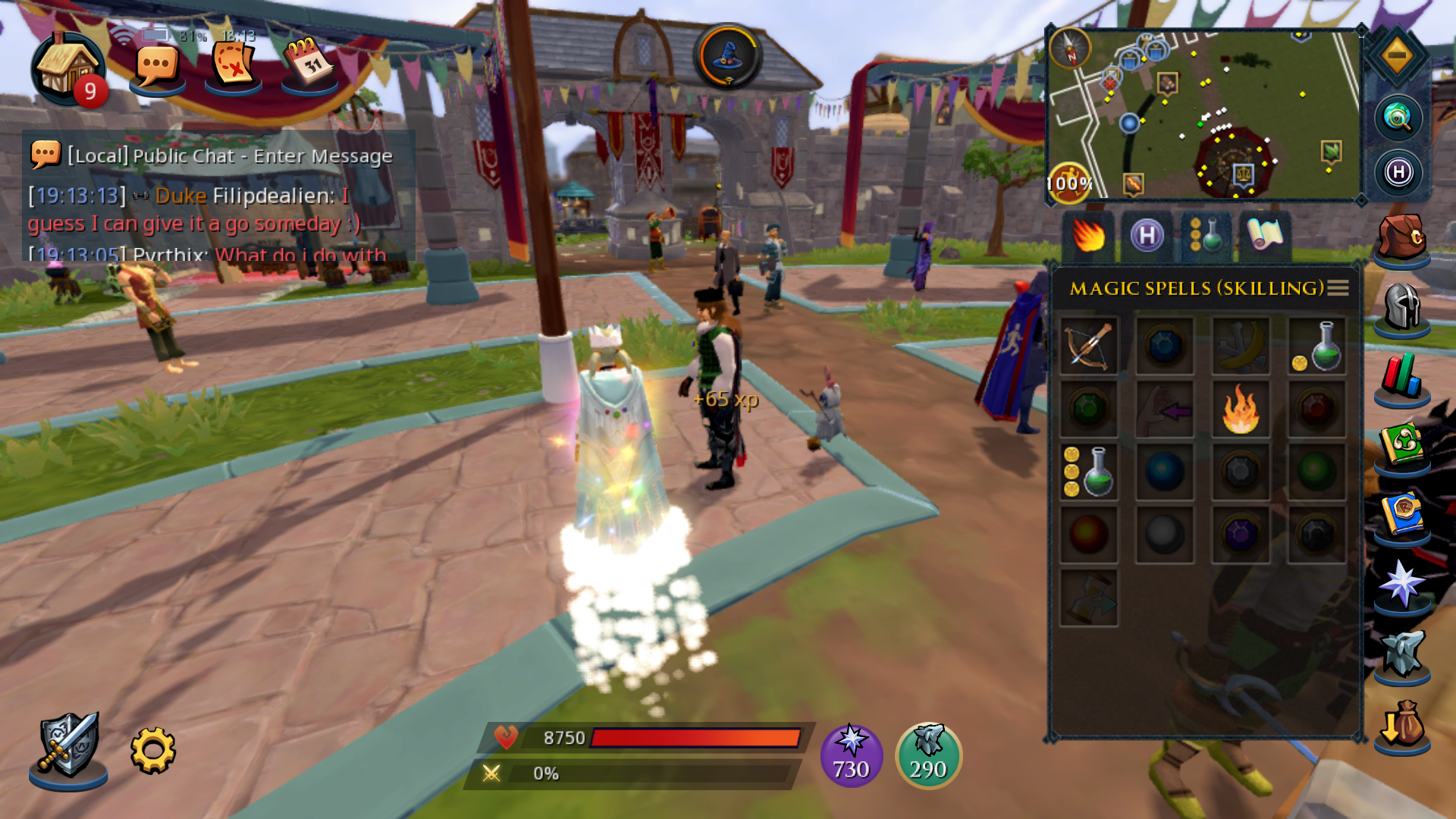Viewport: 1456px width, 819px height.
Task: Open the treasure map scroll icon
Action: (x=233, y=66)
